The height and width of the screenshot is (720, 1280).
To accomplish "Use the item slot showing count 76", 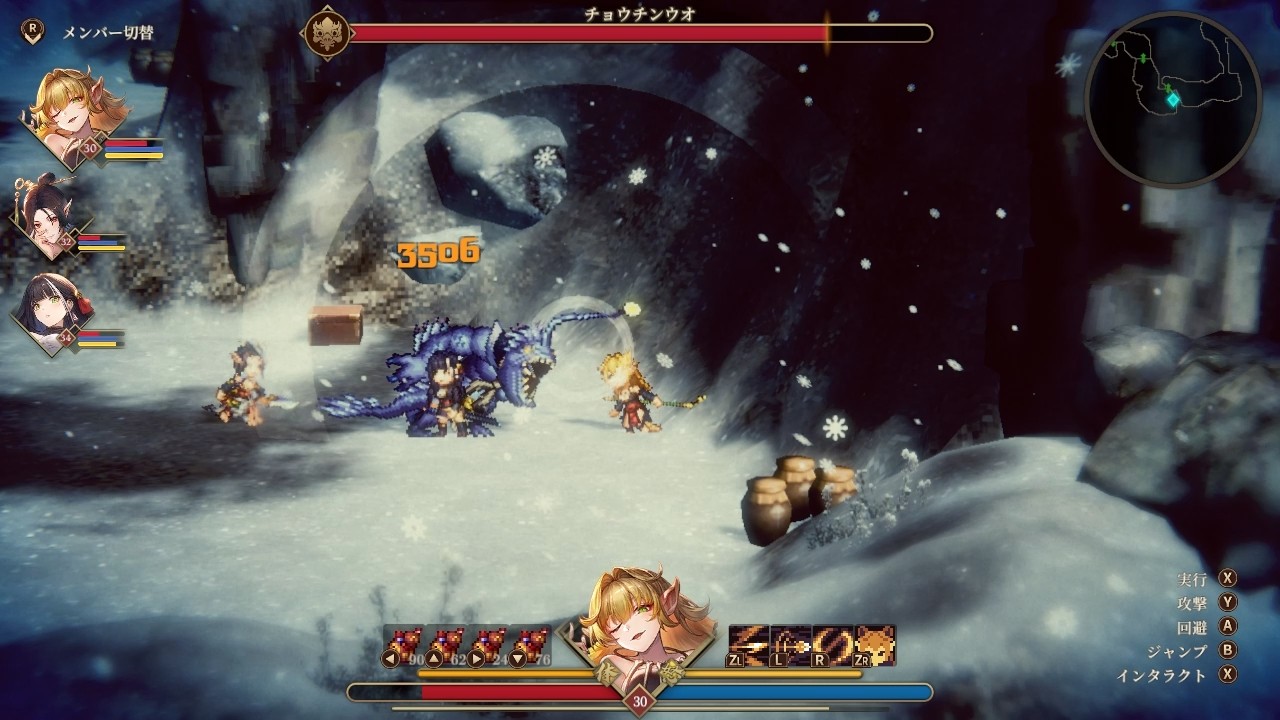I will coord(530,645).
